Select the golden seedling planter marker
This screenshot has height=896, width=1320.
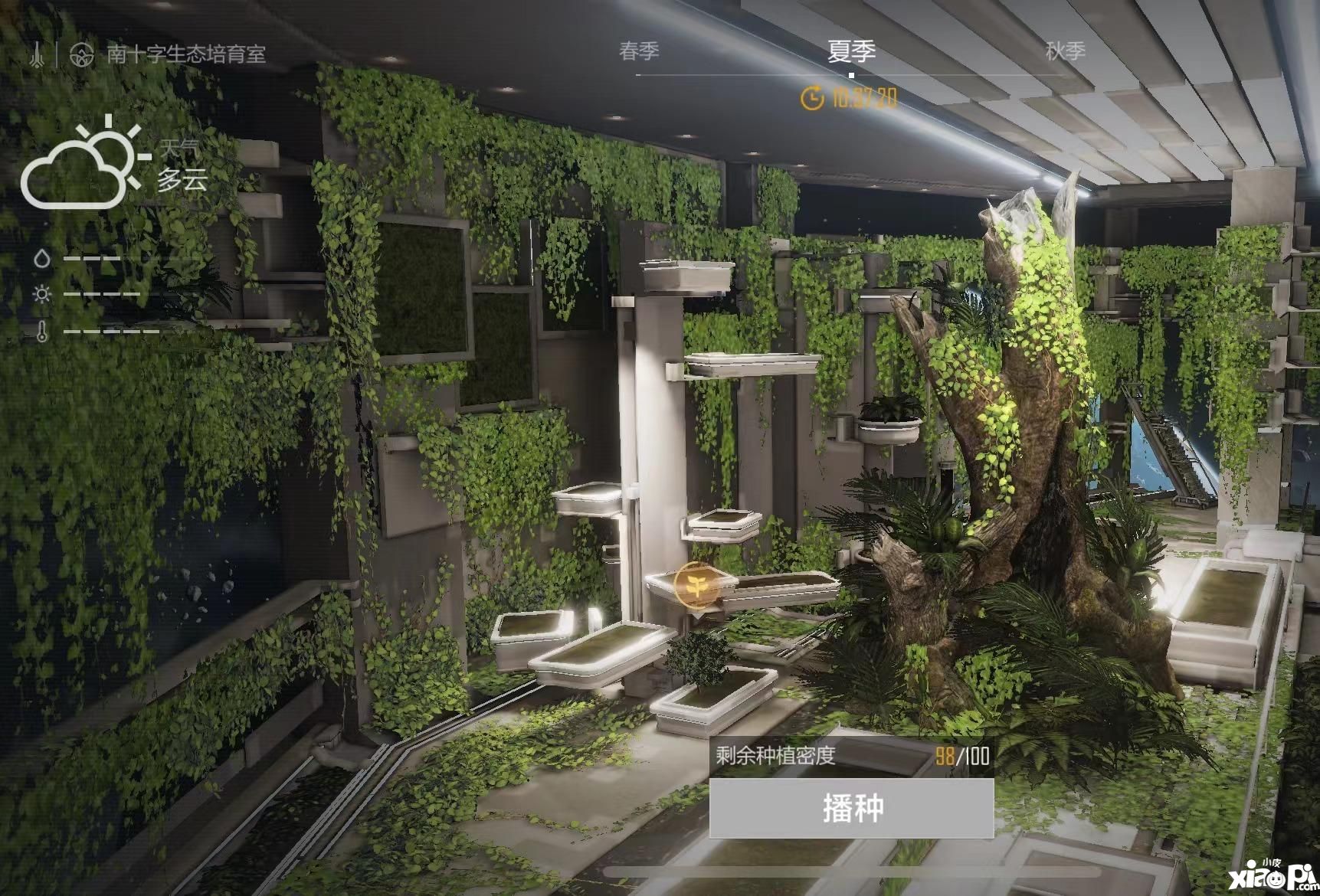pyautogui.click(x=696, y=586)
